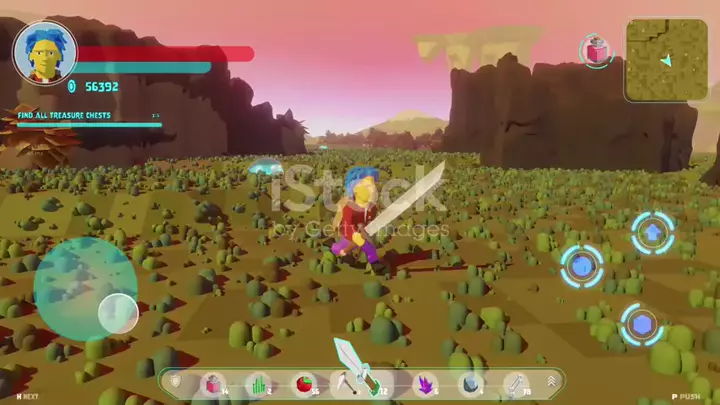Choose the purple crystal hotbar slot
This screenshot has height=405, width=720.
coord(424,383)
